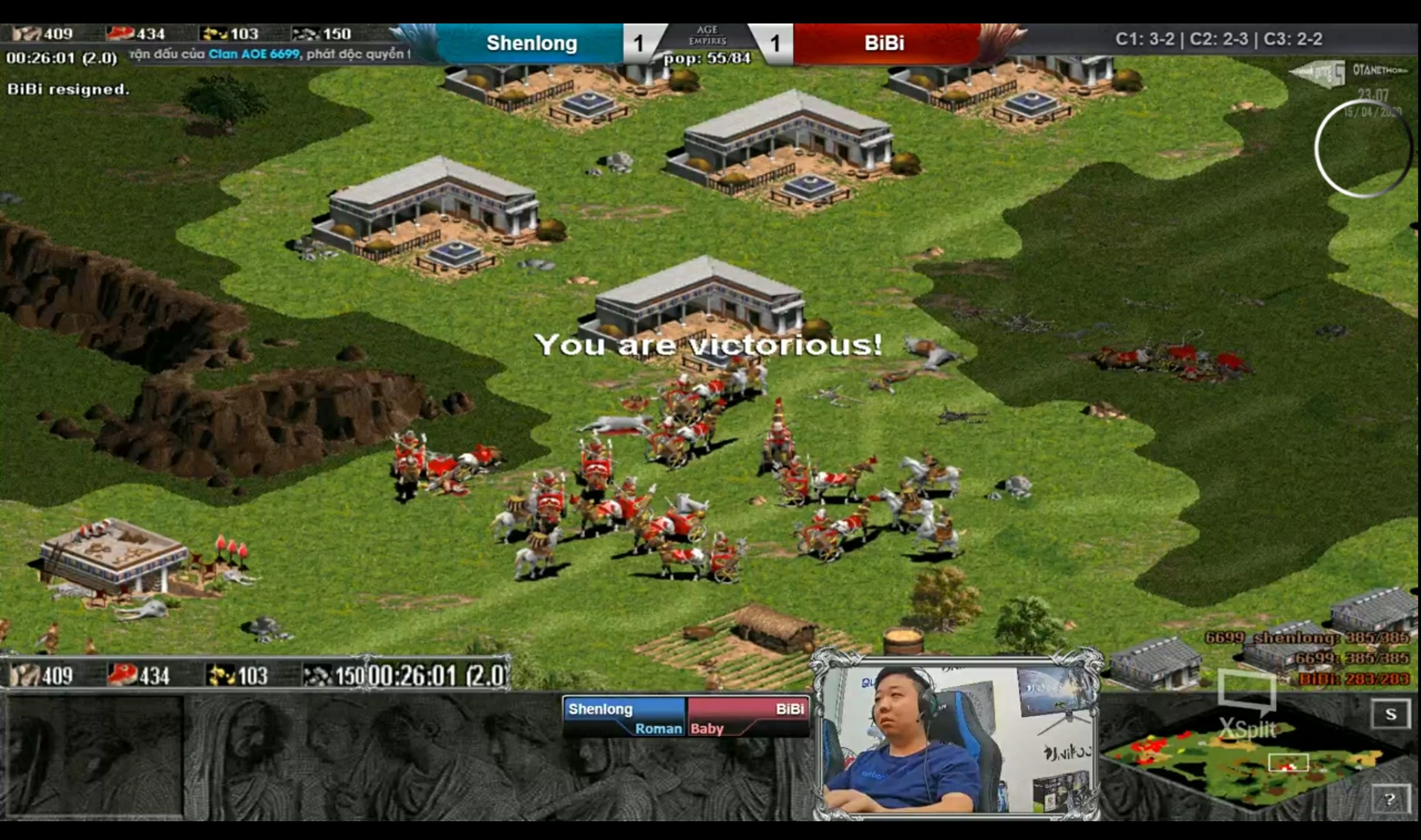
Task: Click the food resource icon in the top bar
Action: coord(28,33)
